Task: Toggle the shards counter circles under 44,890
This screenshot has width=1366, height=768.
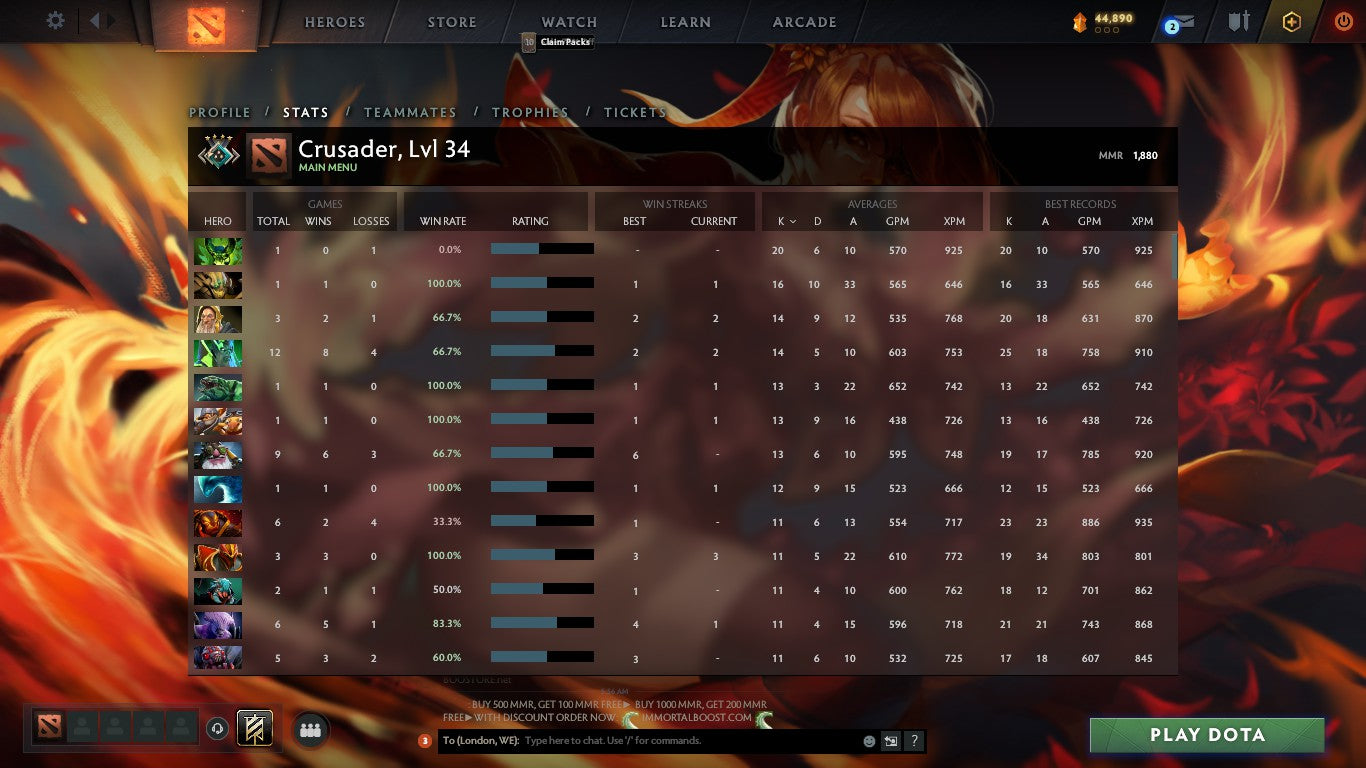Action: (1106, 31)
